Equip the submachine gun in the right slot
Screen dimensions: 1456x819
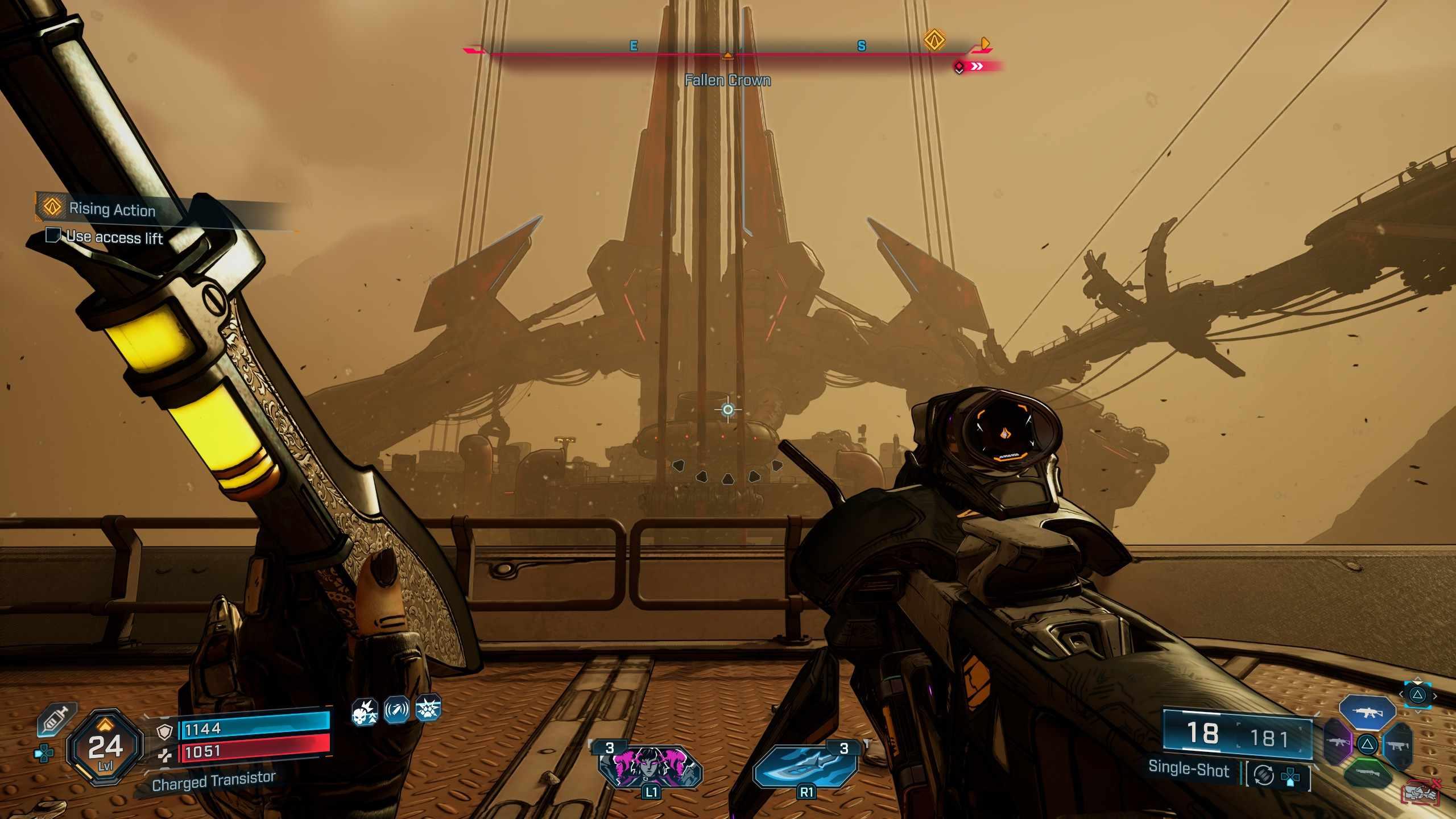pos(1397,744)
